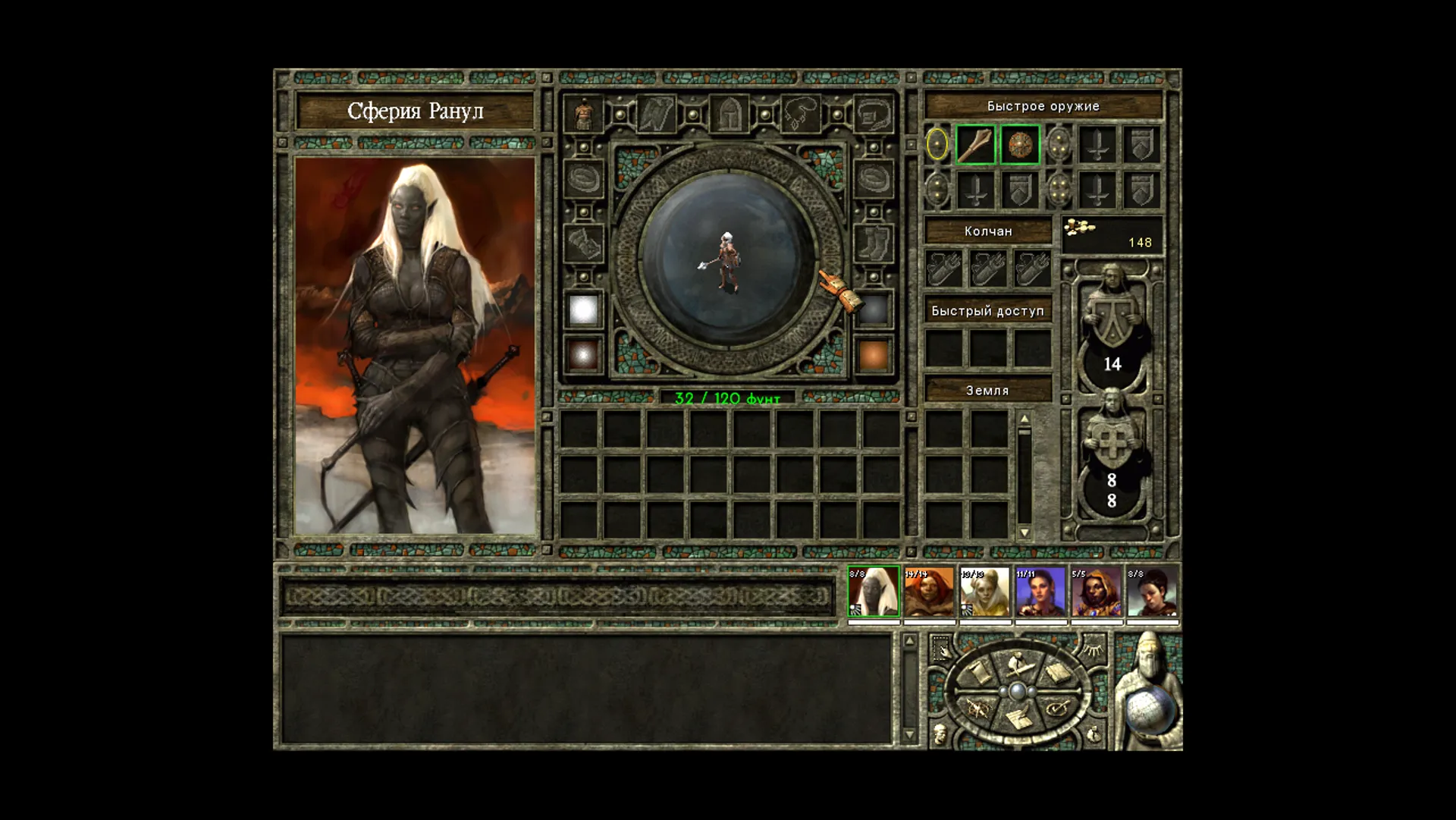Switch to the third weapon set
The height and width of the screenshot is (820, 1456).
[x=937, y=190]
